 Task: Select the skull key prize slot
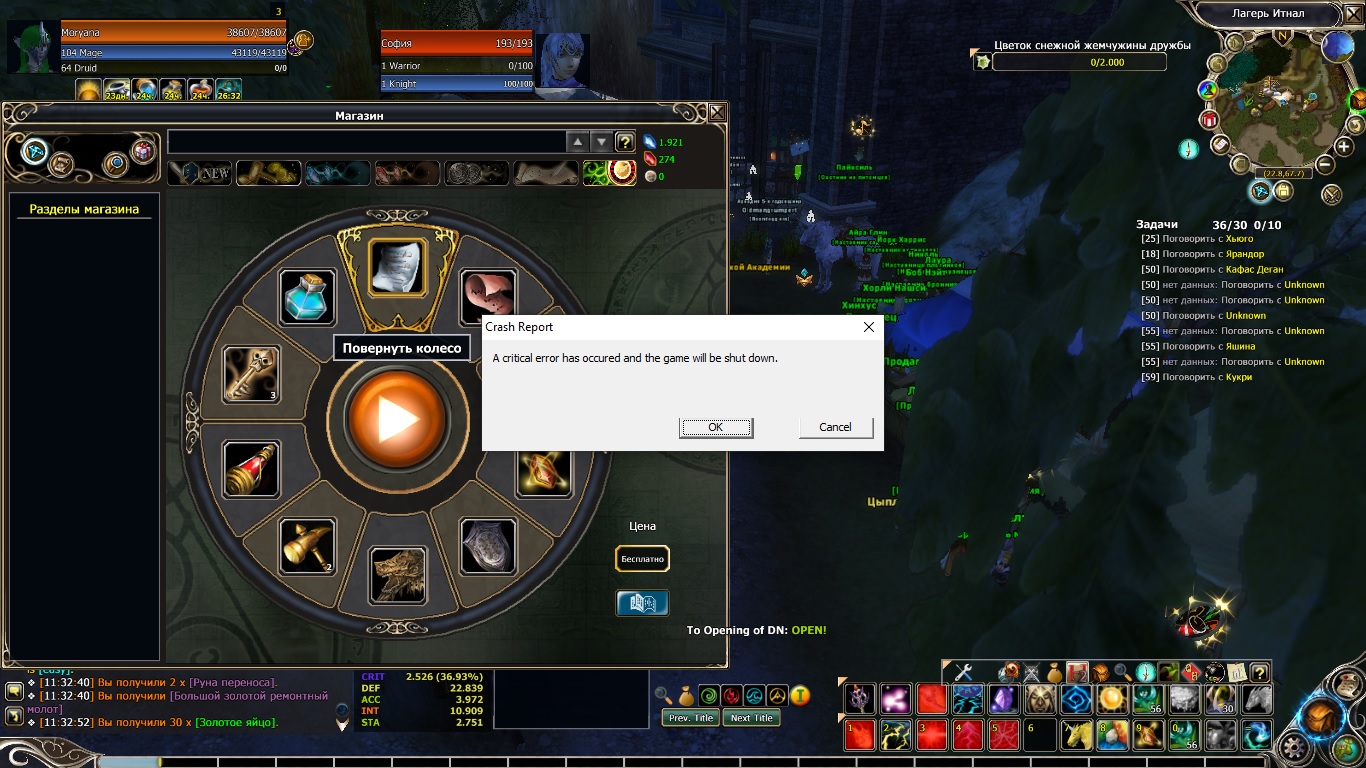(251, 374)
